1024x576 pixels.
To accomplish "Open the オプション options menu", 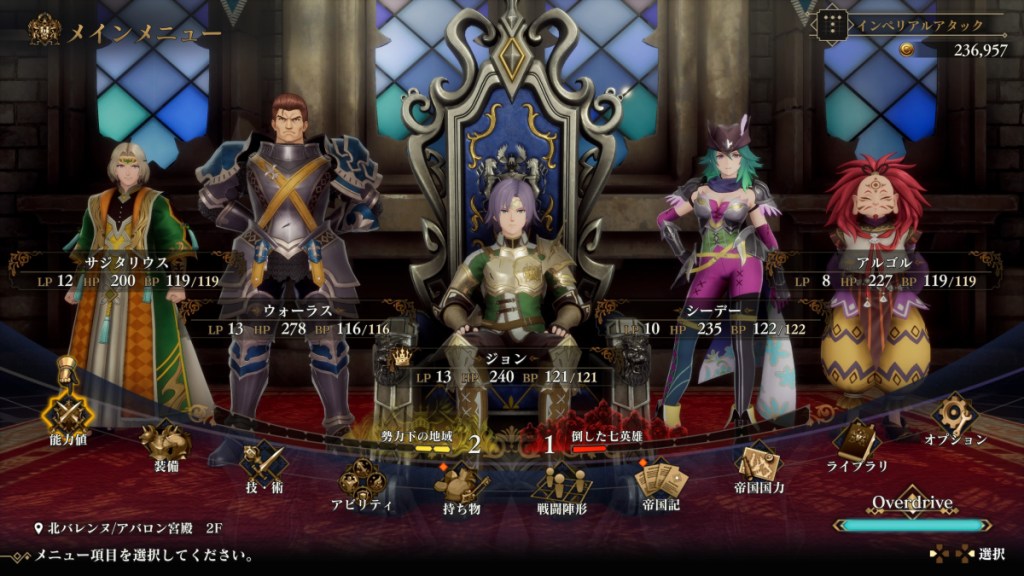I will [955, 414].
